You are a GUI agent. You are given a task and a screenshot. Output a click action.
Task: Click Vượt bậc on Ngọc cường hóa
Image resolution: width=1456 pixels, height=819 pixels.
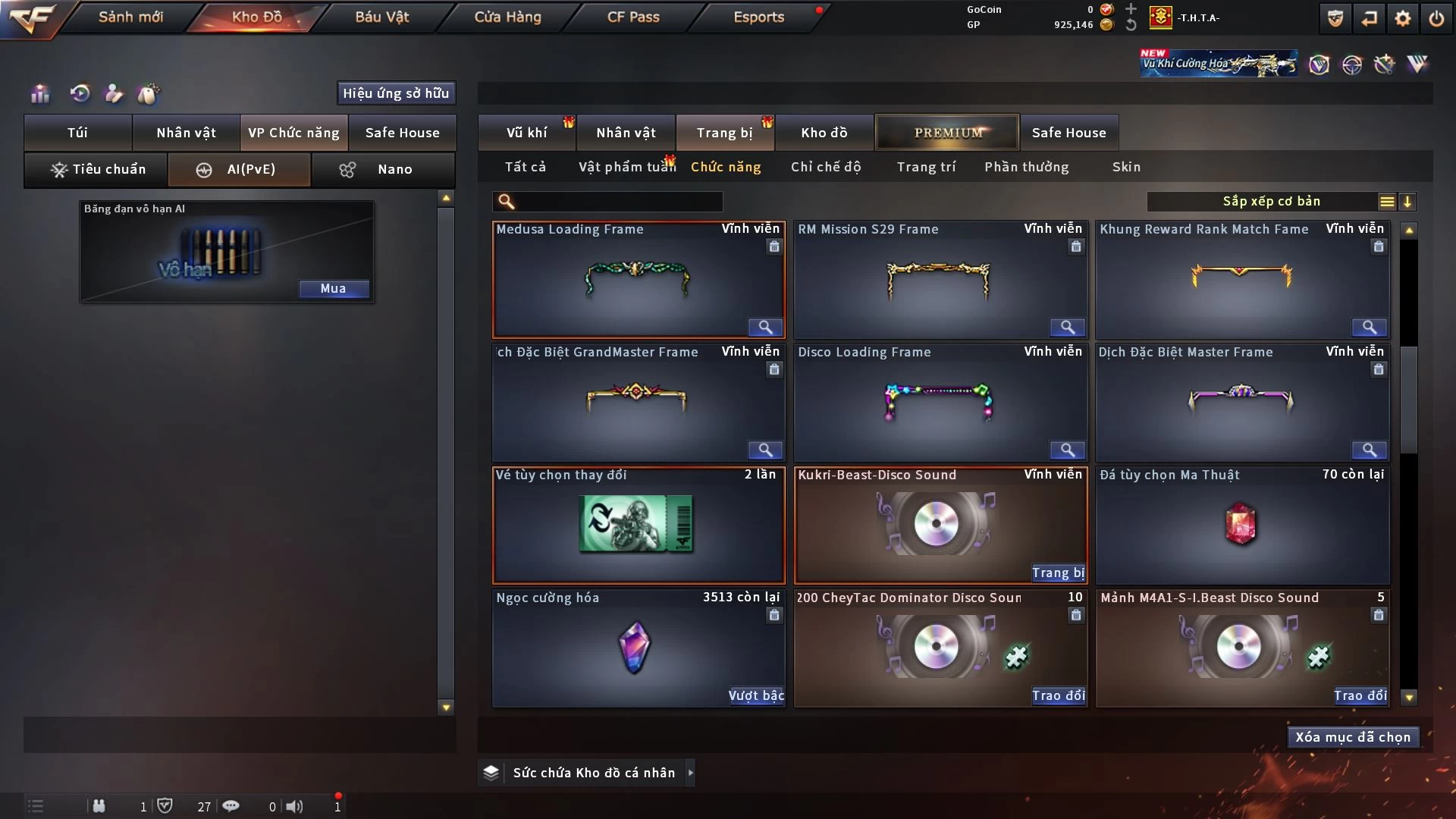point(756,695)
